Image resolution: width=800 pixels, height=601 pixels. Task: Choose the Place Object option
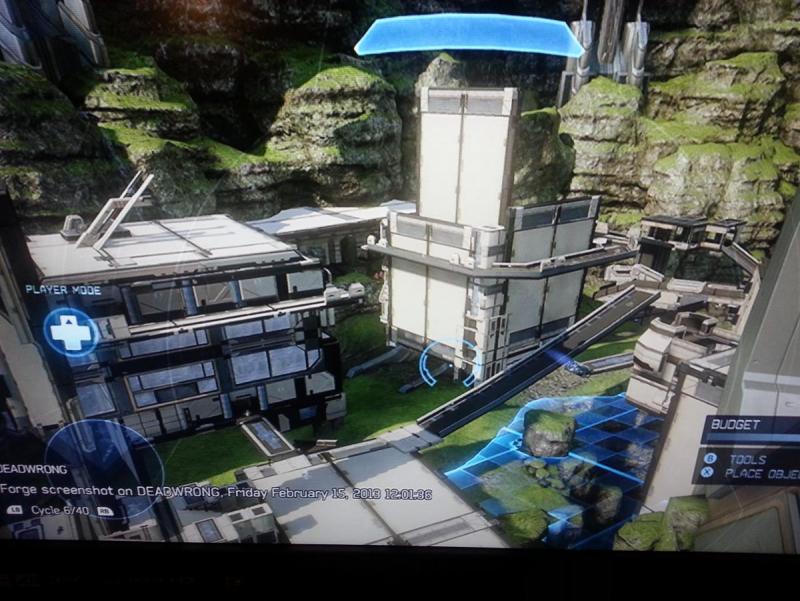coord(757,475)
